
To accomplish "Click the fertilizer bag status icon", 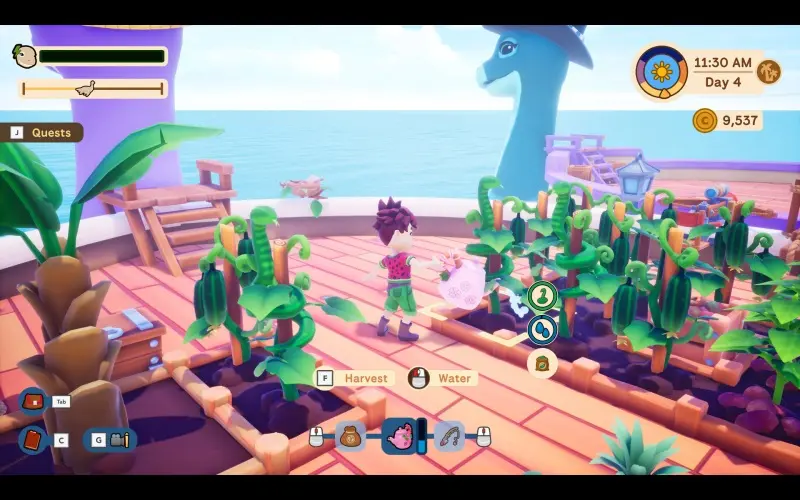I will 542,363.
